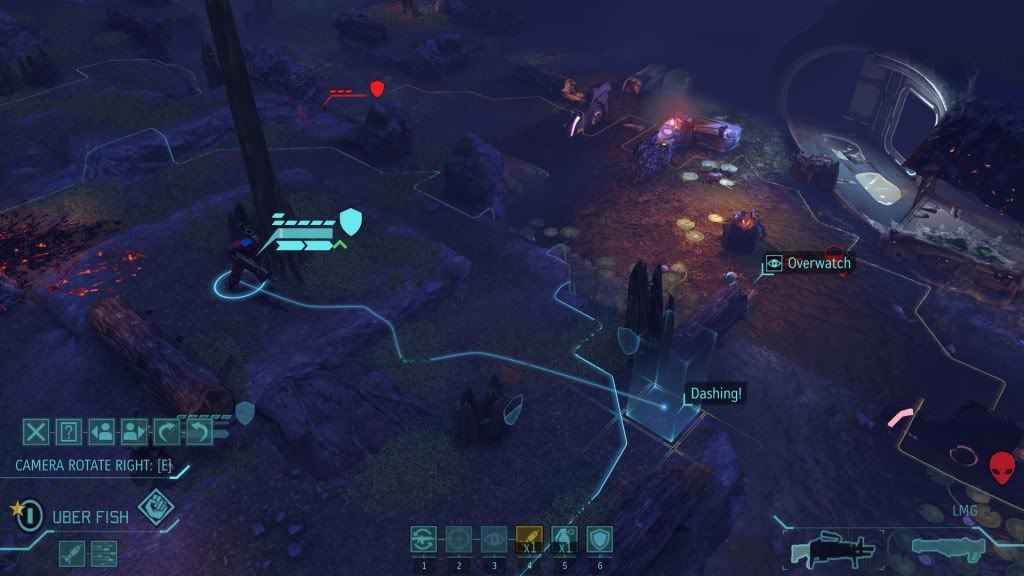
Task: Choose the crosshair fire ability in slot 2
Action: coord(458,540)
